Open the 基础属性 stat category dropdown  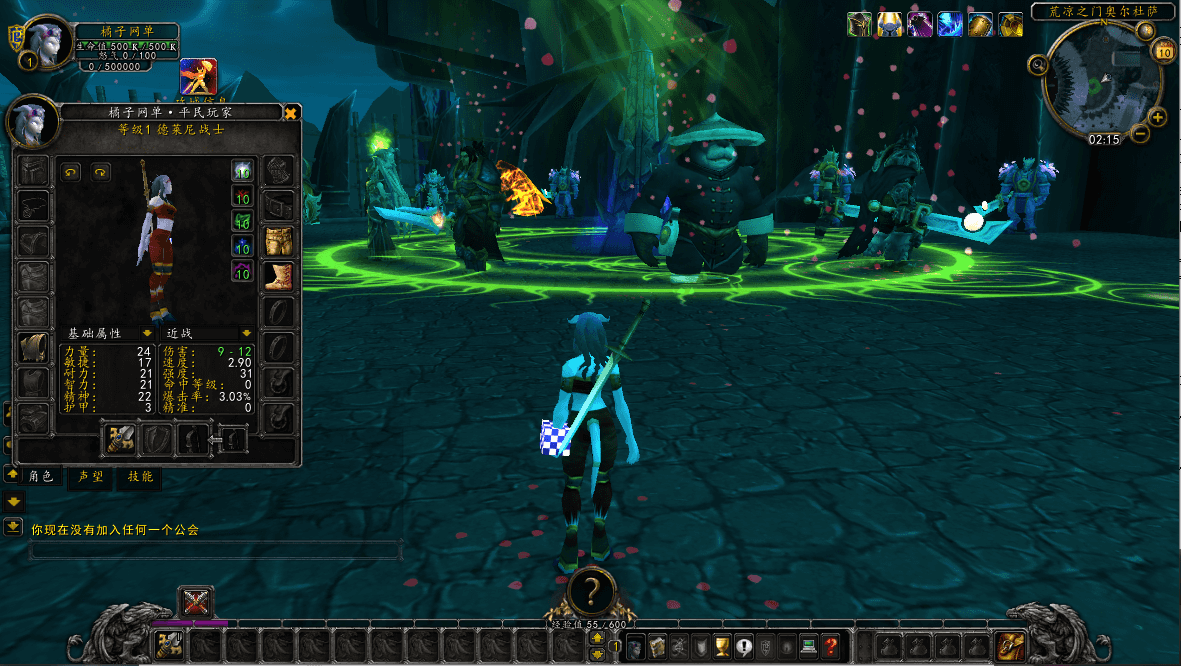point(147,333)
